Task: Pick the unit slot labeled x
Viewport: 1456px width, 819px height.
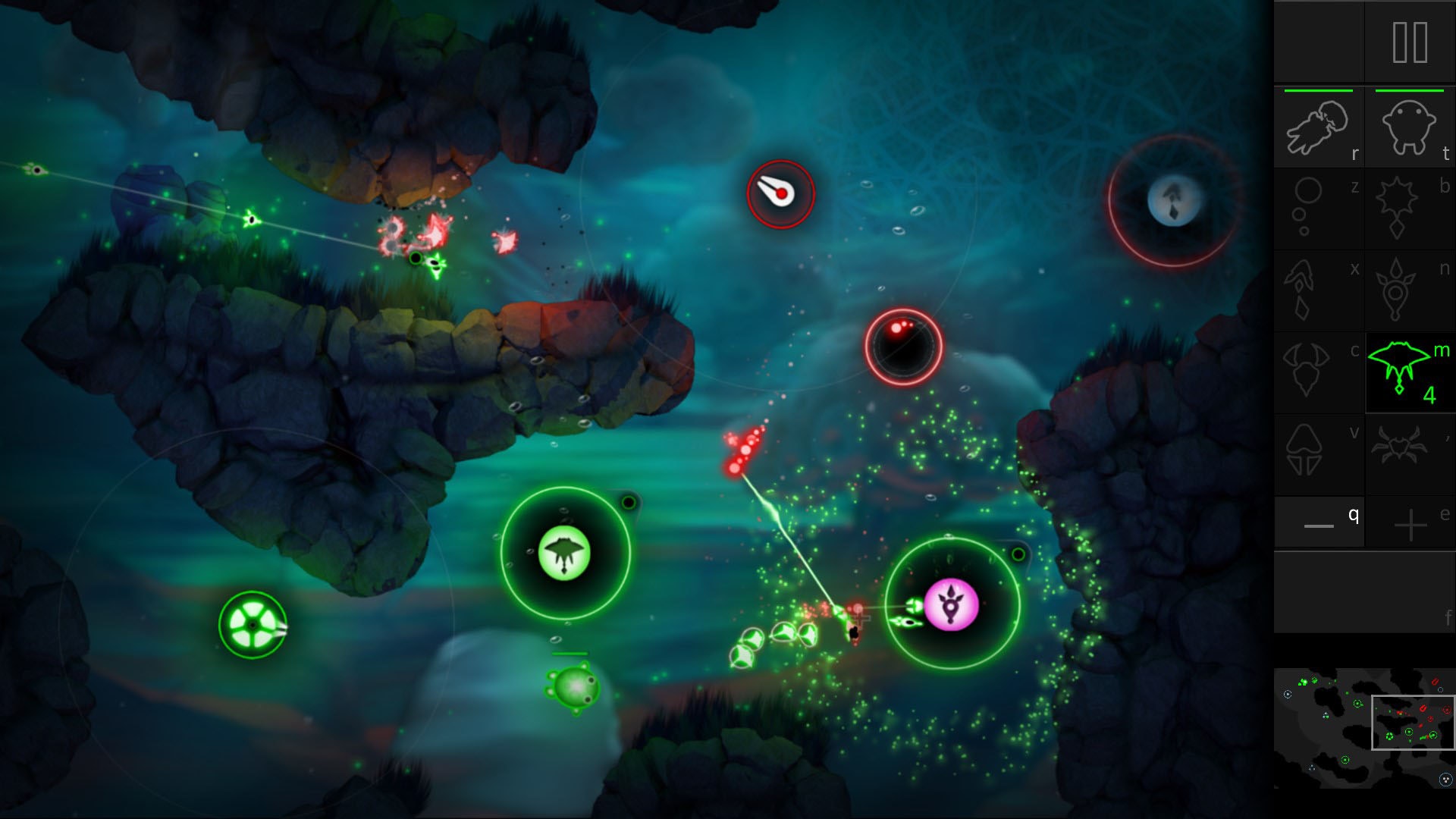Action: pos(1318,290)
